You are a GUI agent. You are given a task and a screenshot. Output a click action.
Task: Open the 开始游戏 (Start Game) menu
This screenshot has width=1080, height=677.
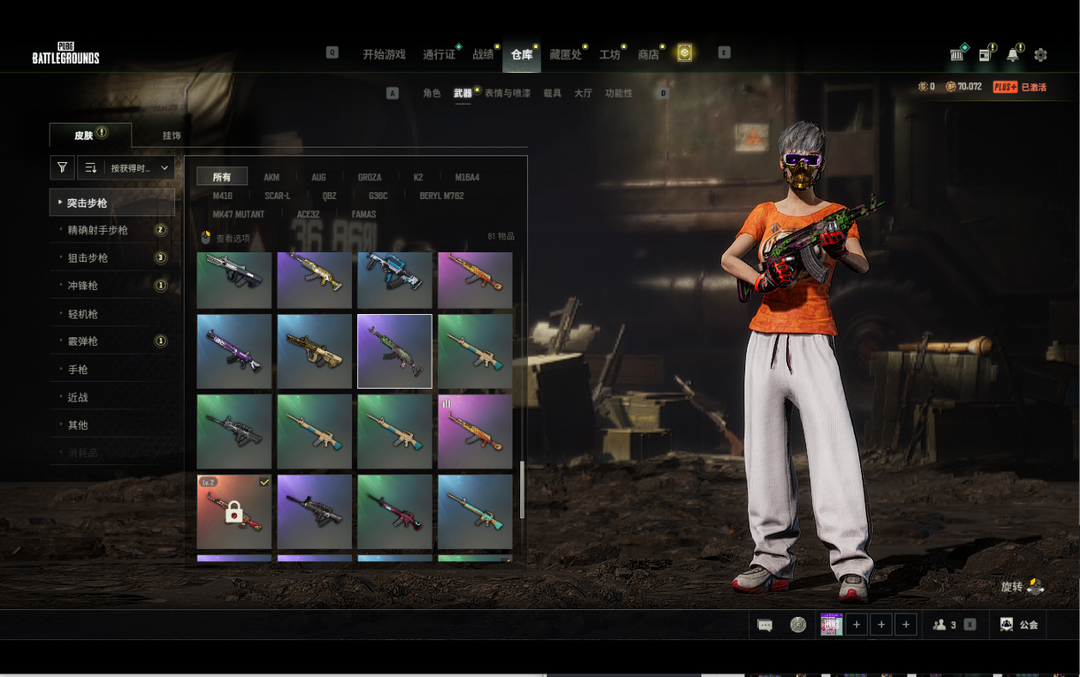[384, 54]
